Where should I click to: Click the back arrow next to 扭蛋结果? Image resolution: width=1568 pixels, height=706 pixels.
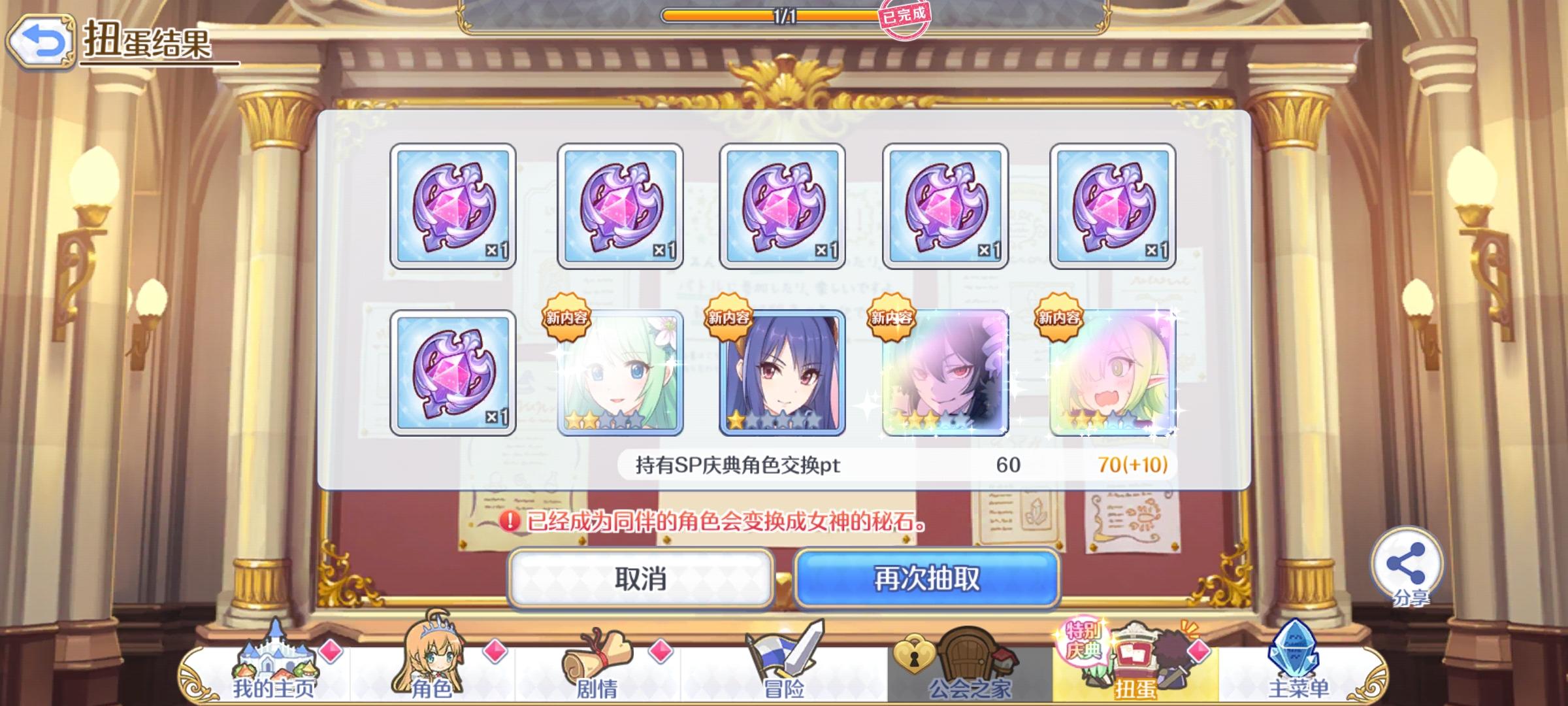click(41, 41)
